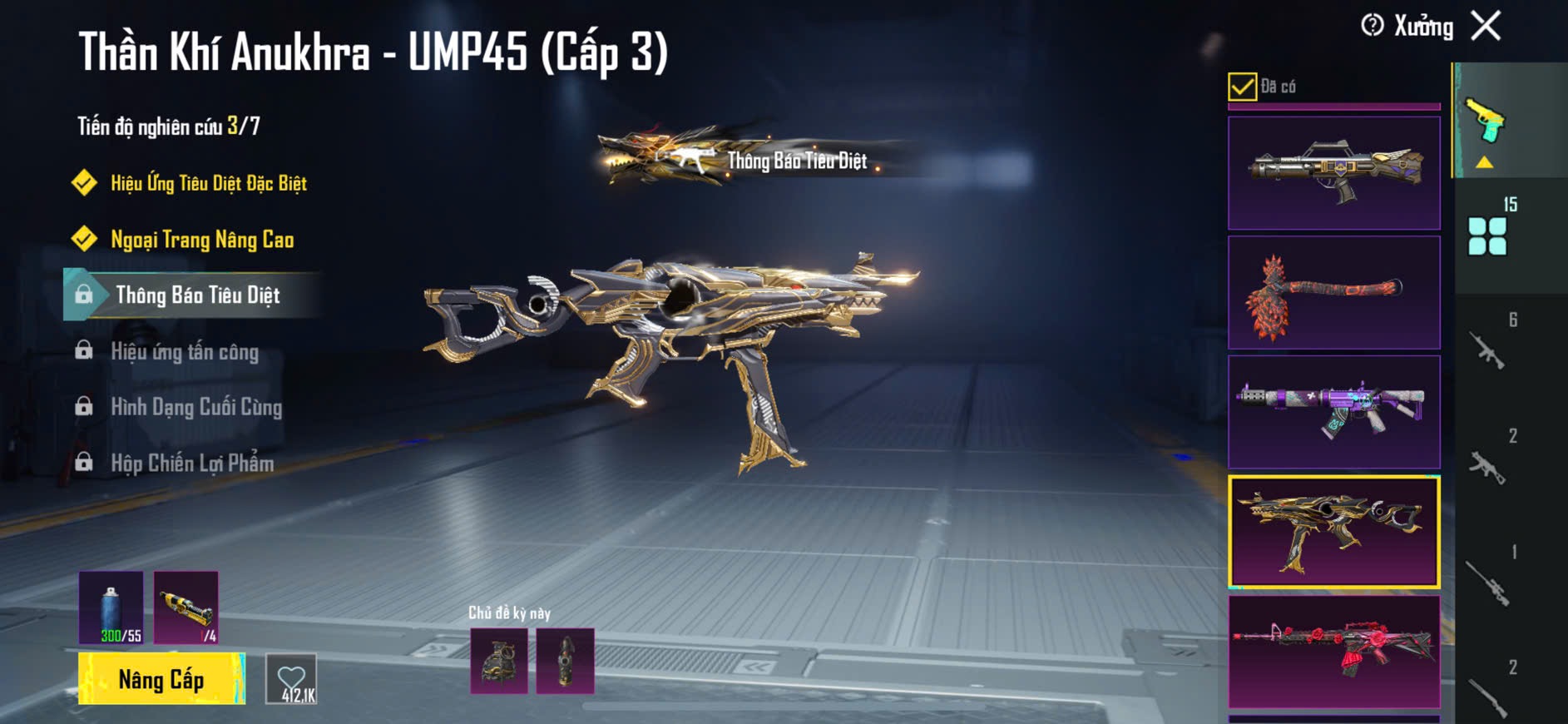
Task: Click the blue spray paint material slot
Action: pos(111,607)
